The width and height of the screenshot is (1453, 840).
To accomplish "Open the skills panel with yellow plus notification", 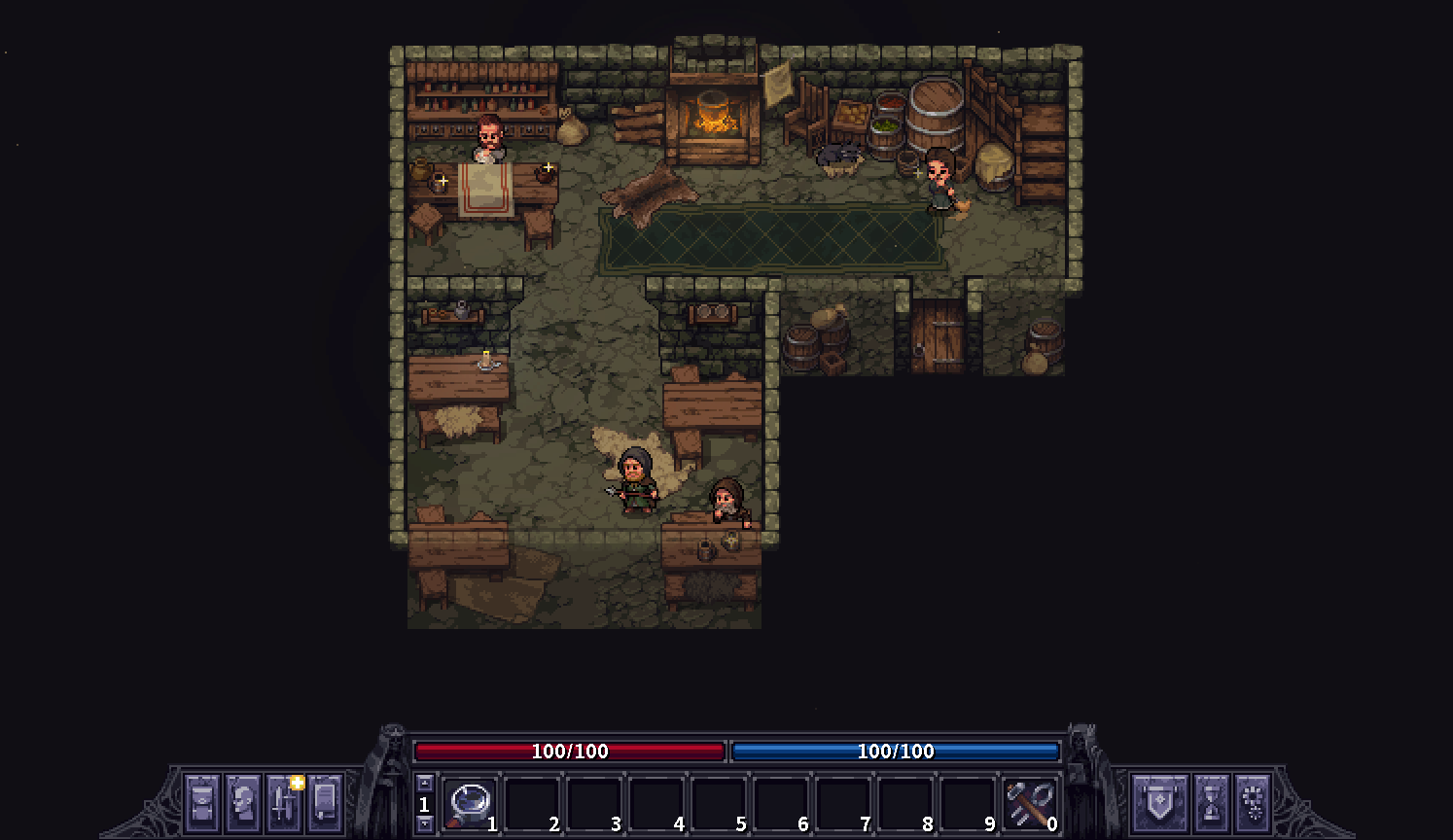I will (284, 801).
